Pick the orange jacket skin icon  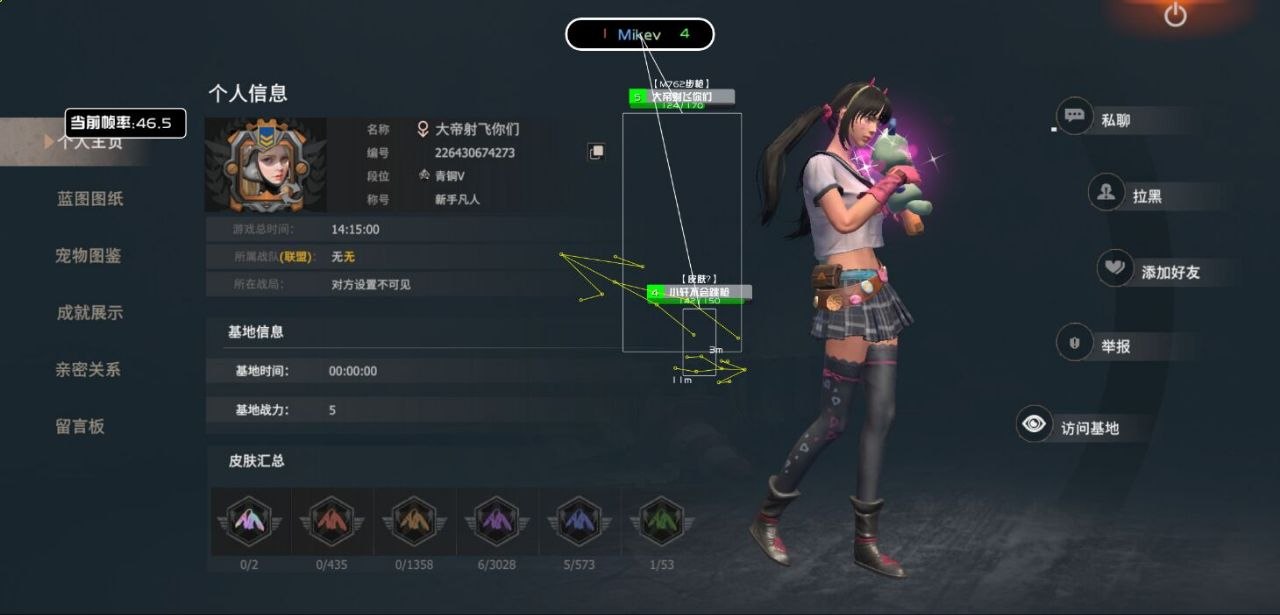(414, 522)
